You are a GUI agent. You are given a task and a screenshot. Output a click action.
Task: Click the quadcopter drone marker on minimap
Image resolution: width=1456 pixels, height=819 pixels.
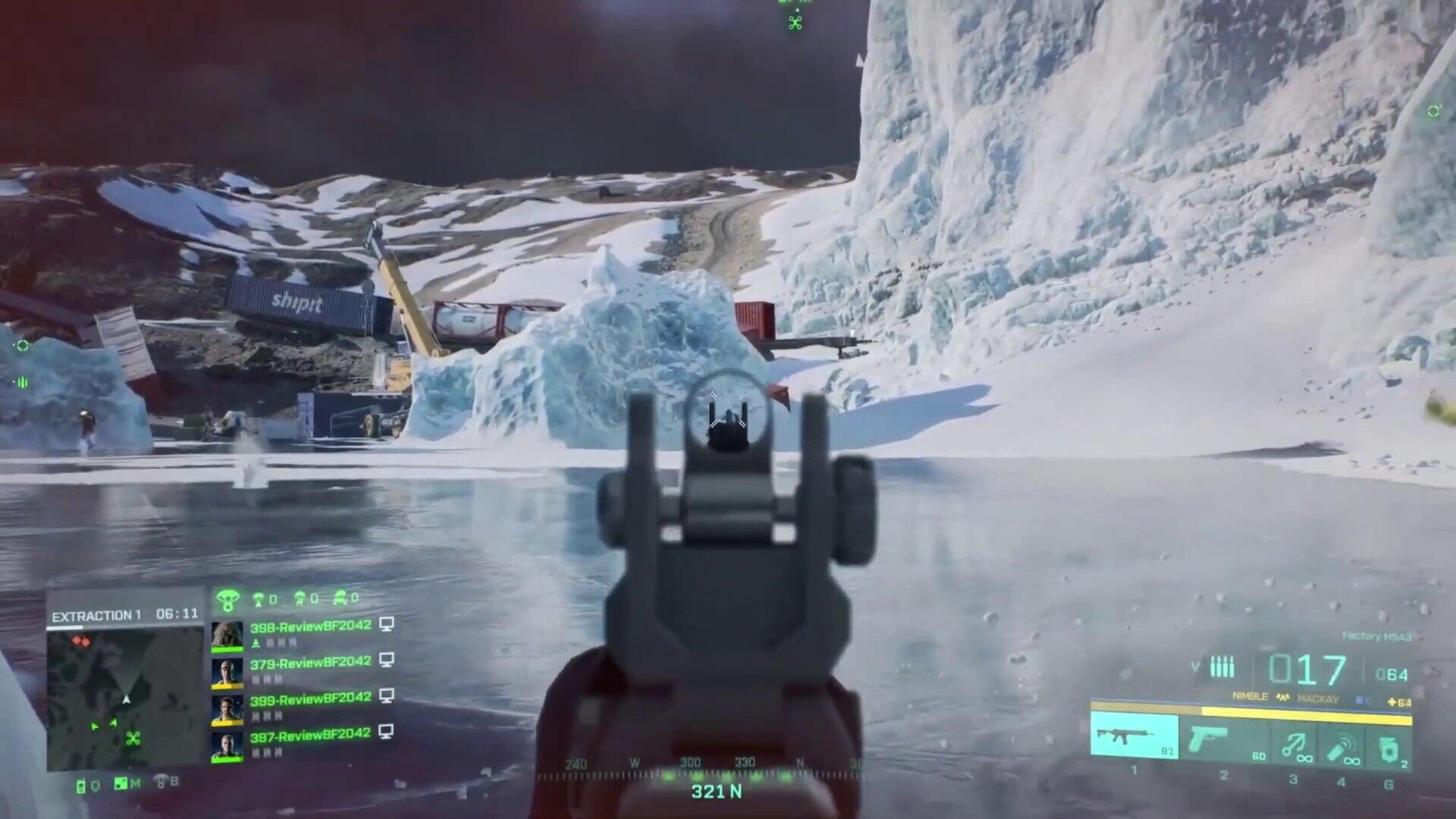(133, 738)
